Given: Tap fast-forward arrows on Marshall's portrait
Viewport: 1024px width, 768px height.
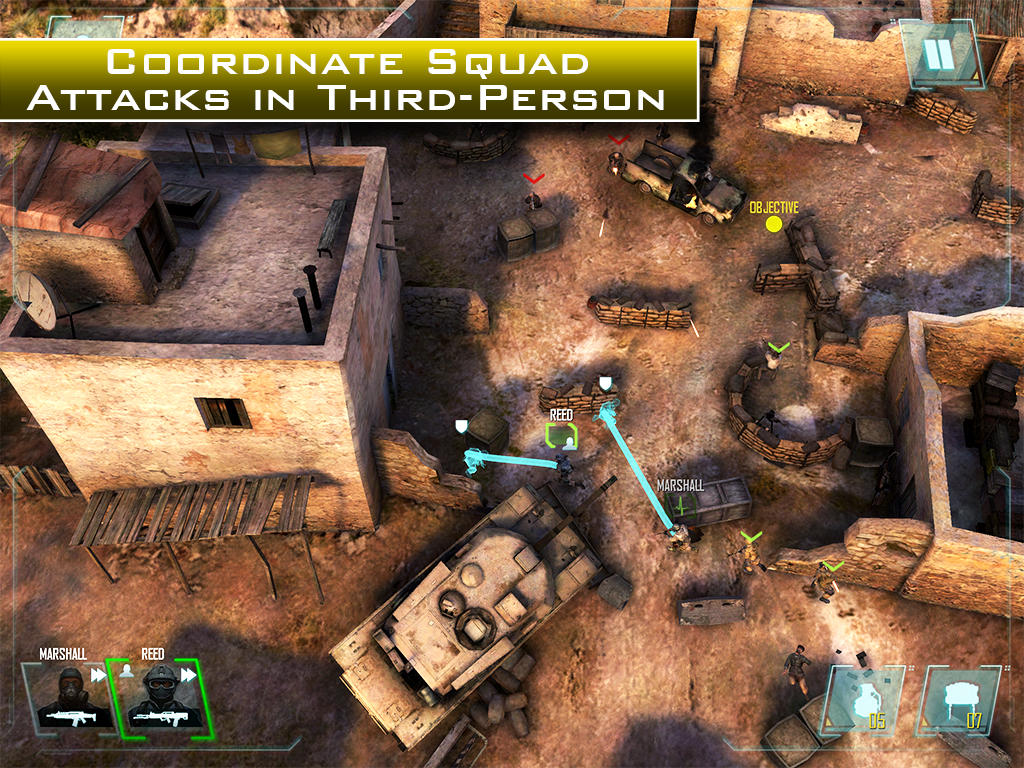Looking at the screenshot, I should coord(99,675).
